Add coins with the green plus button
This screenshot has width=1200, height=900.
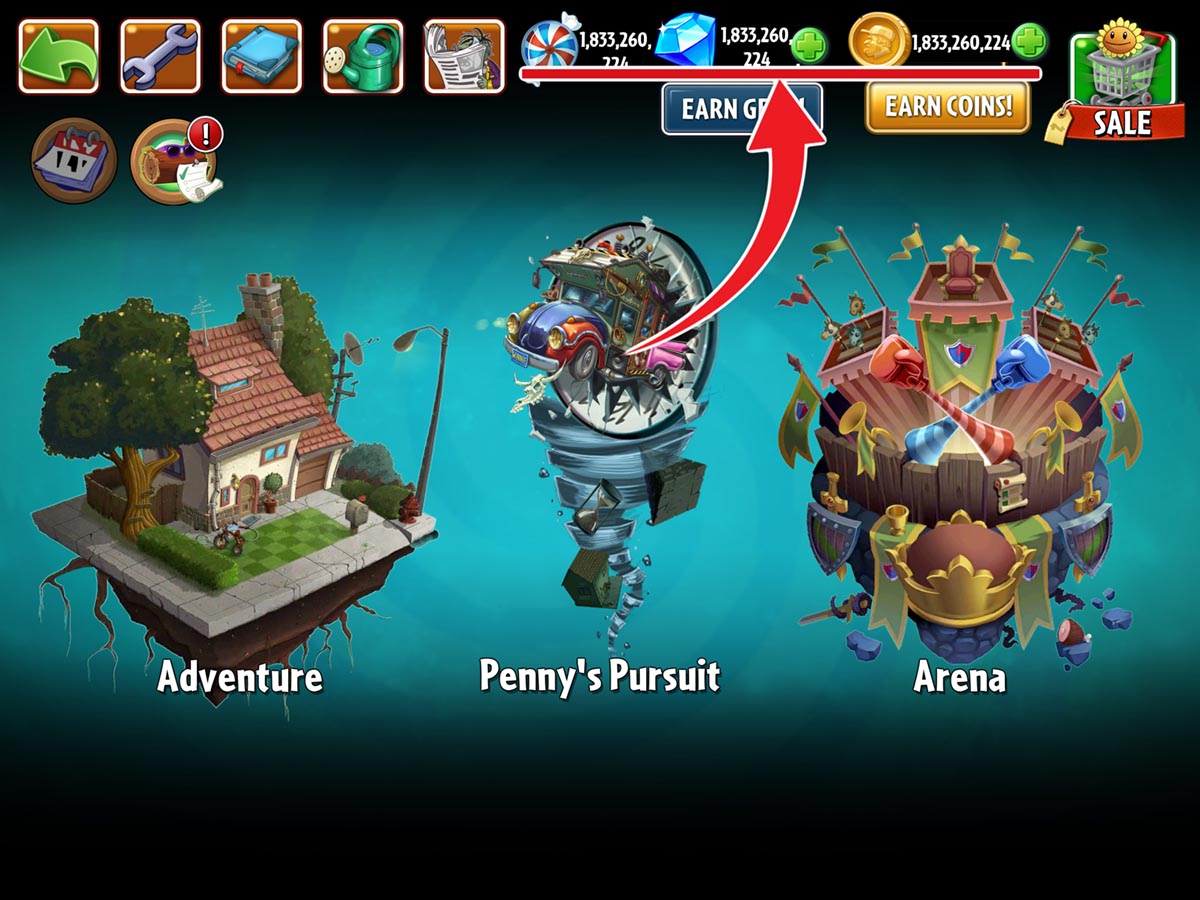[1029, 42]
